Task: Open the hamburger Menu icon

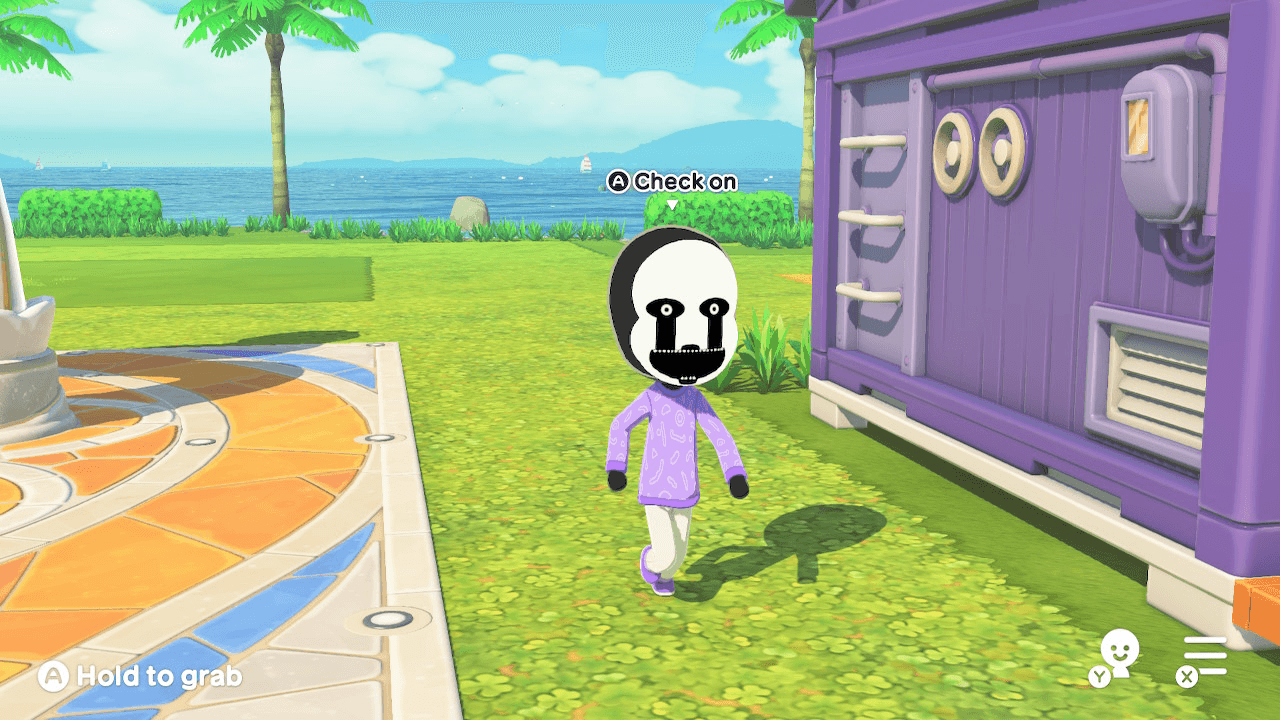Action: click(1206, 655)
